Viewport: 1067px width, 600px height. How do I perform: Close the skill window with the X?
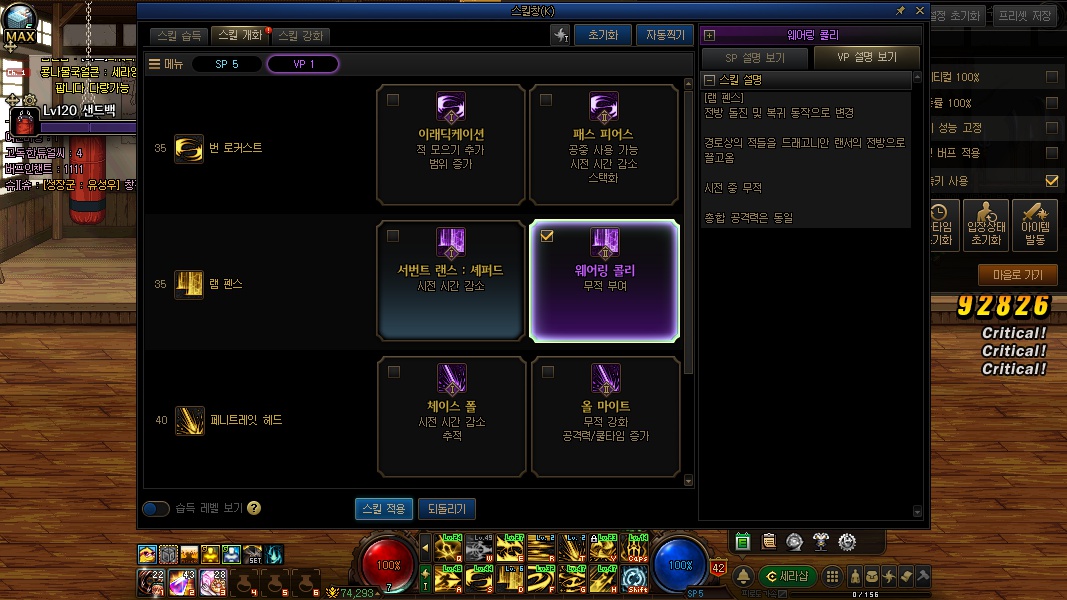pyautogui.click(x=917, y=10)
